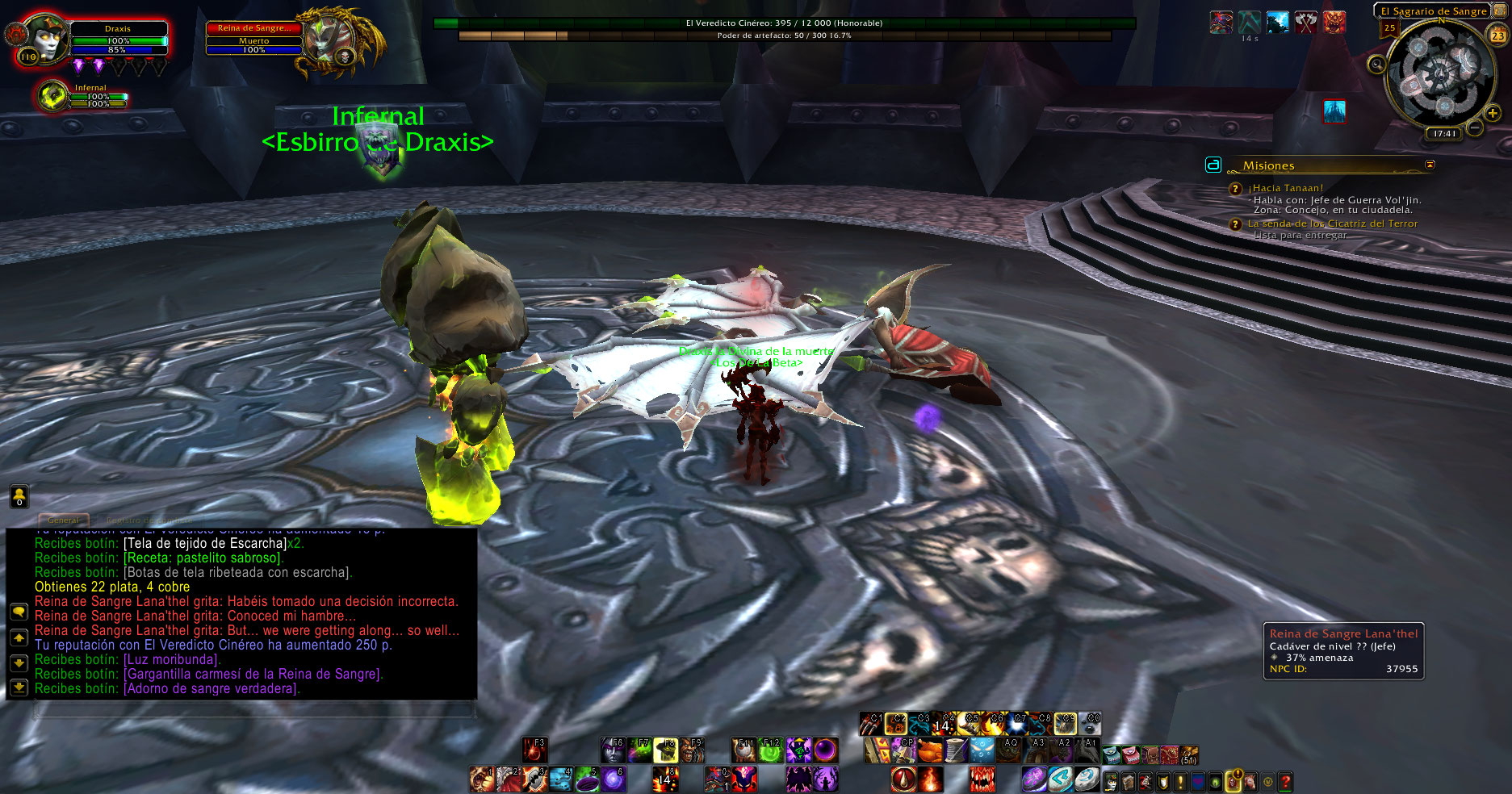
Task: Click the minimap magnifying glass tracking button
Action: tap(1377, 64)
